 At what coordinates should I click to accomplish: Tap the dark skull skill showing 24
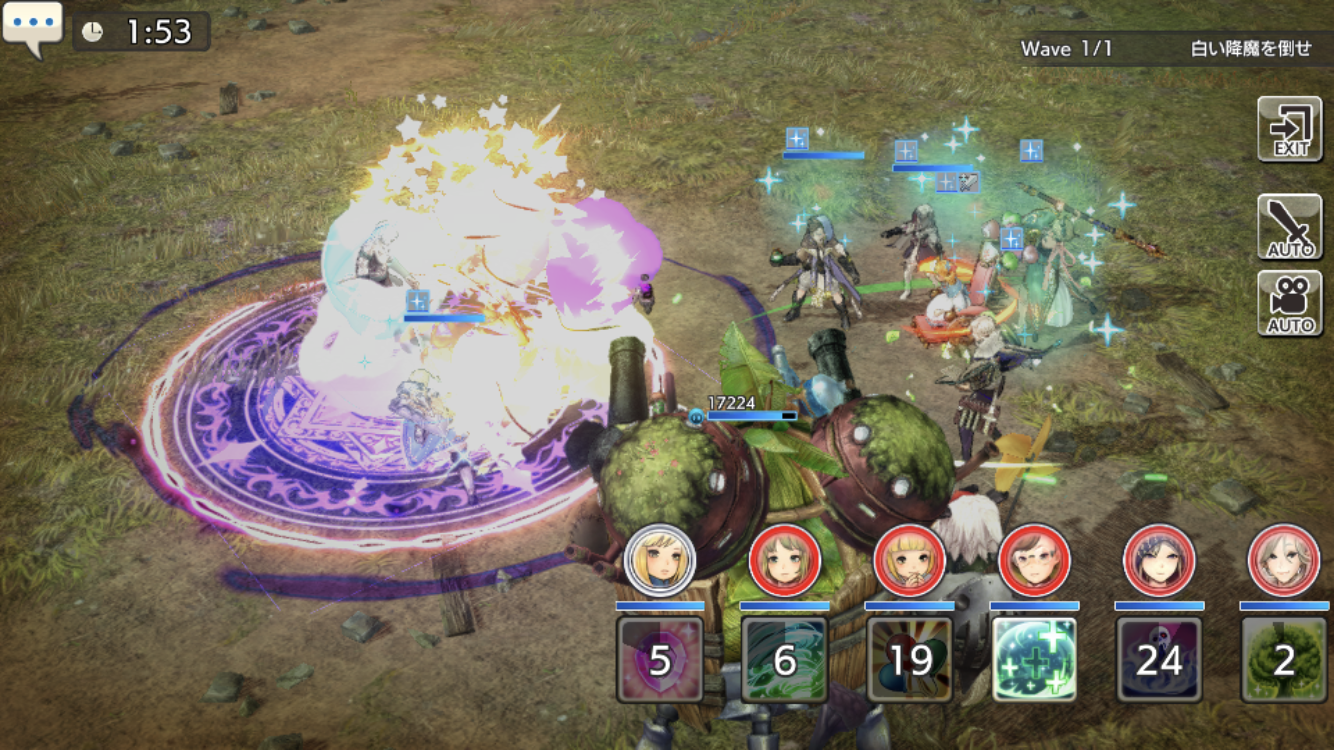[1159, 659]
